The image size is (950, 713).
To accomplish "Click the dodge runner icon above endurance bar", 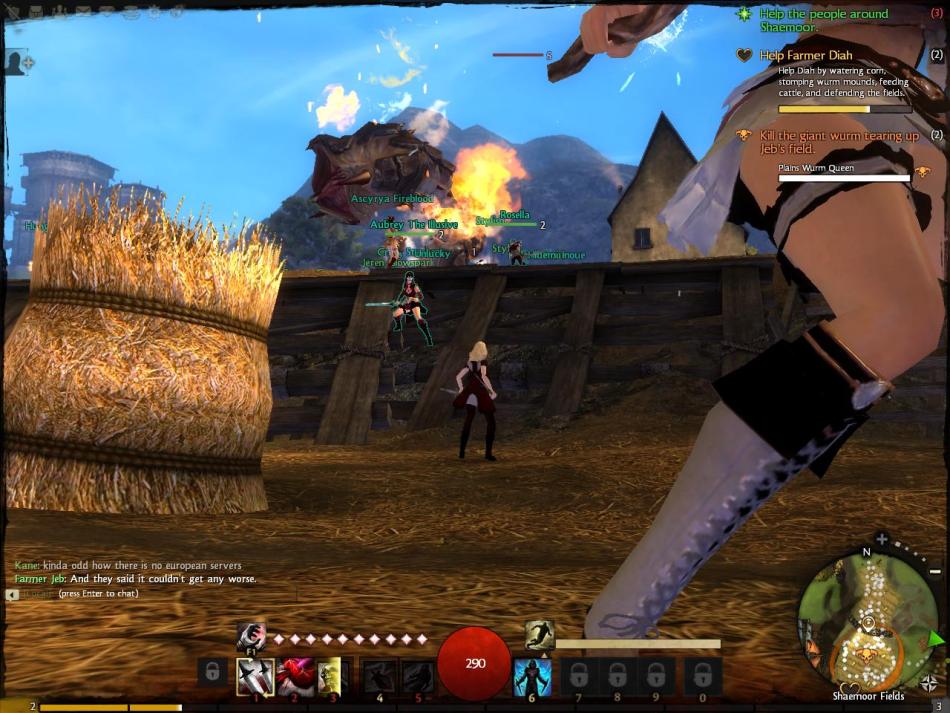I will (x=539, y=634).
